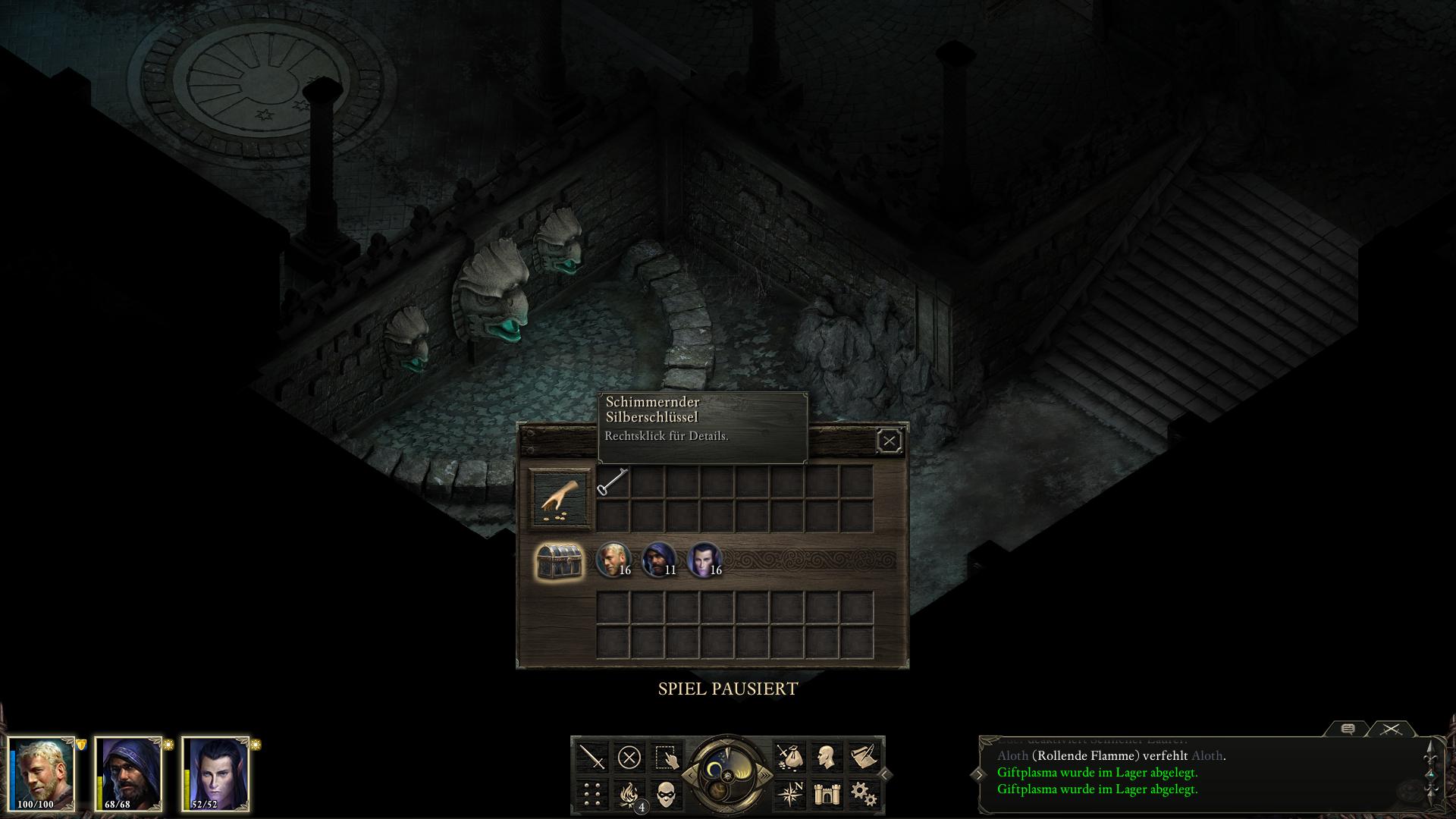Rest using the campfire icon
Screen dimensions: 1456x819
click(x=629, y=794)
